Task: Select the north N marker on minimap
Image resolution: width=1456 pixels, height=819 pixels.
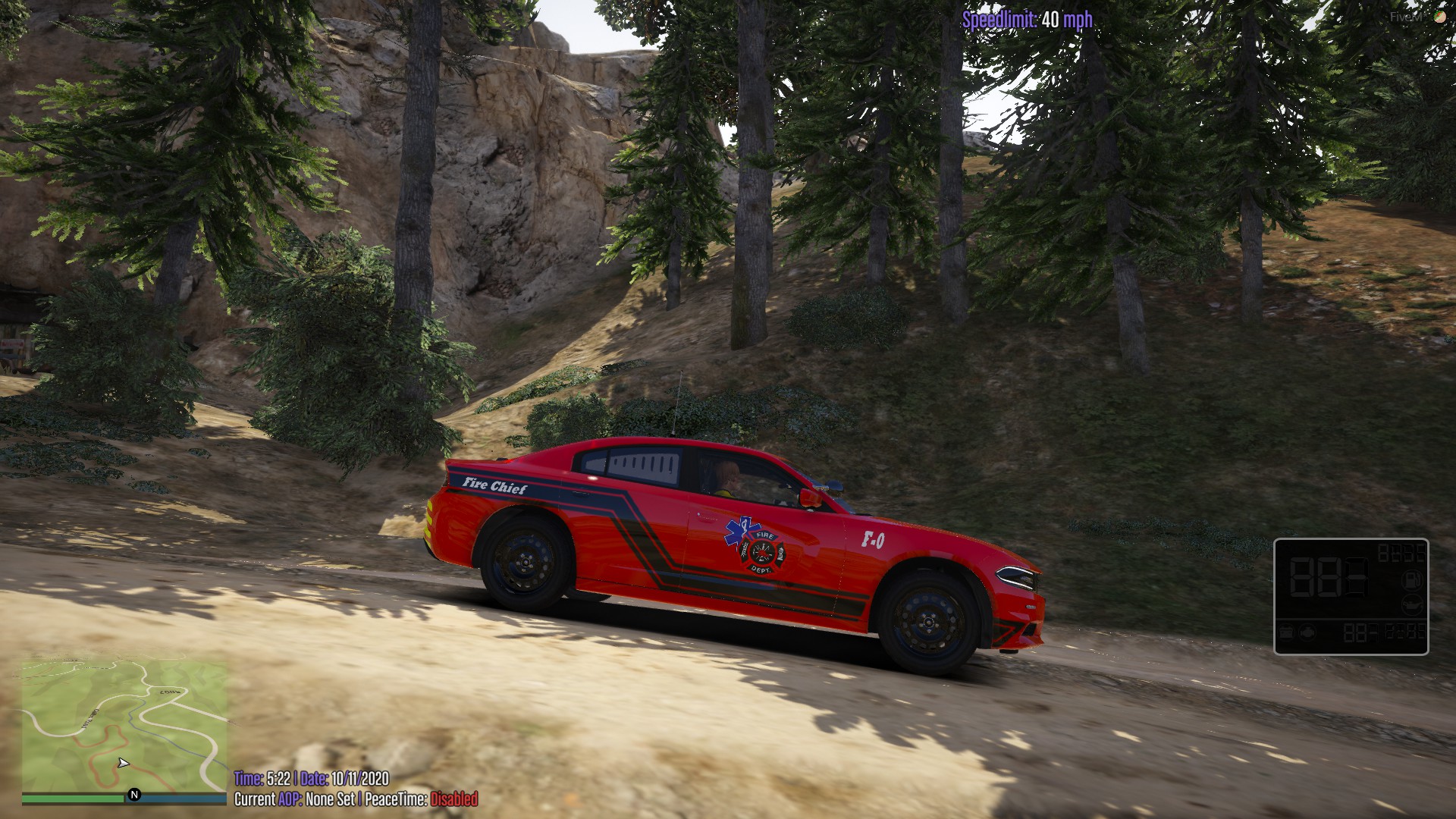Action: pyautogui.click(x=134, y=795)
